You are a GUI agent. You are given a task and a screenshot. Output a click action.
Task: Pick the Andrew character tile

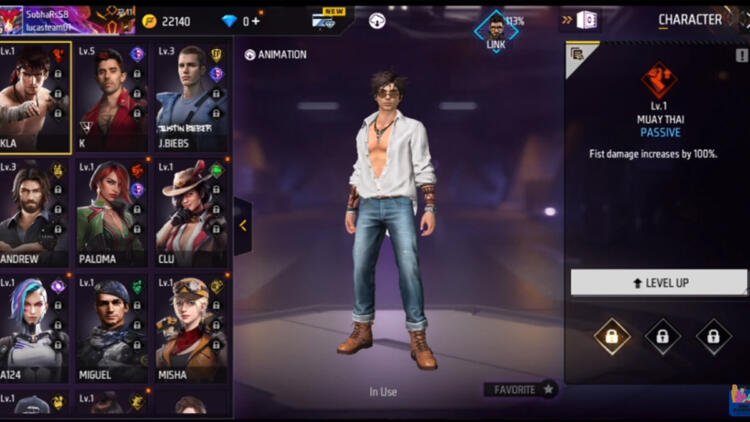click(x=35, y=213)
